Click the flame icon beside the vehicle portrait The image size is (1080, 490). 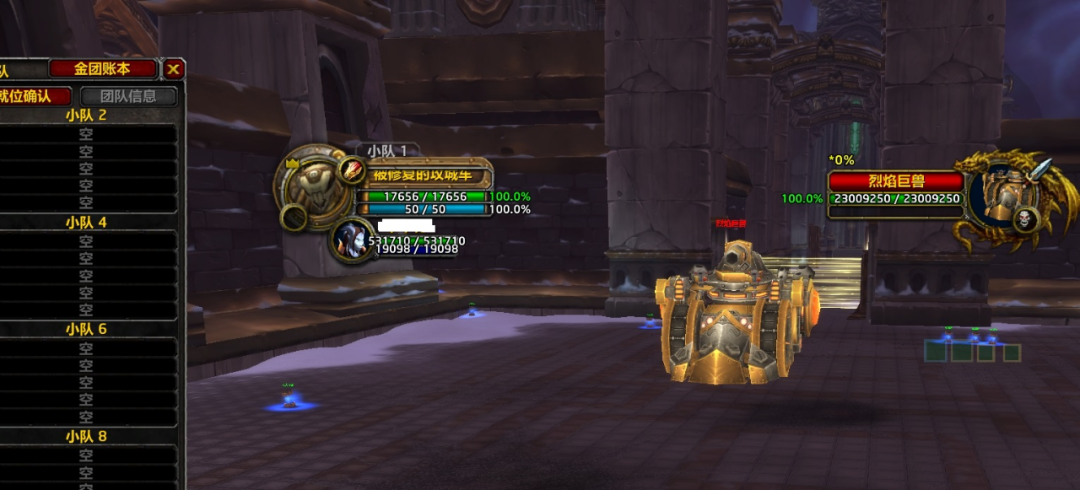tap(352, 170)
